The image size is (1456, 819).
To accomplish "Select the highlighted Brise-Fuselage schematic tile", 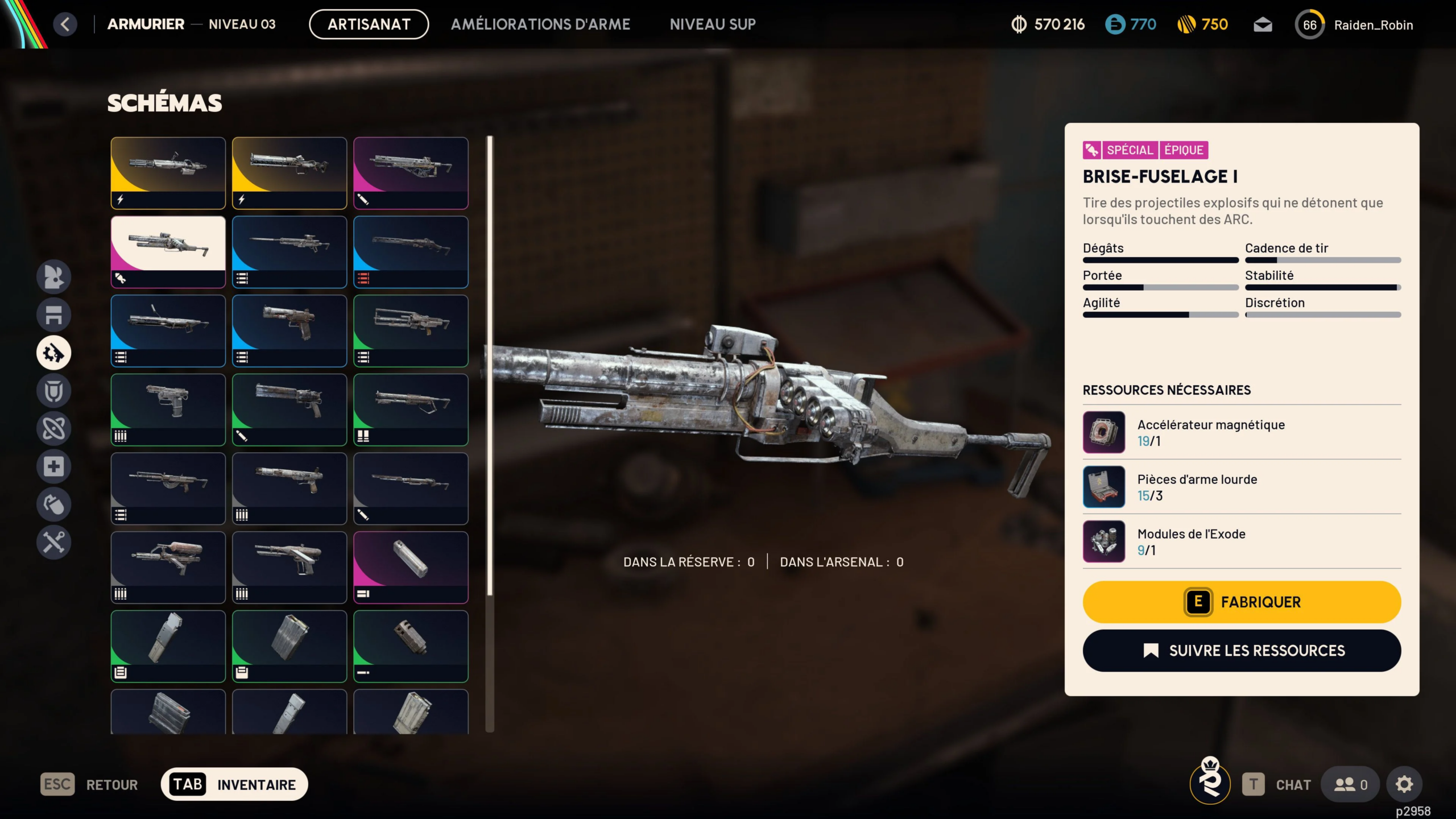I will click(x=168, y=251).
